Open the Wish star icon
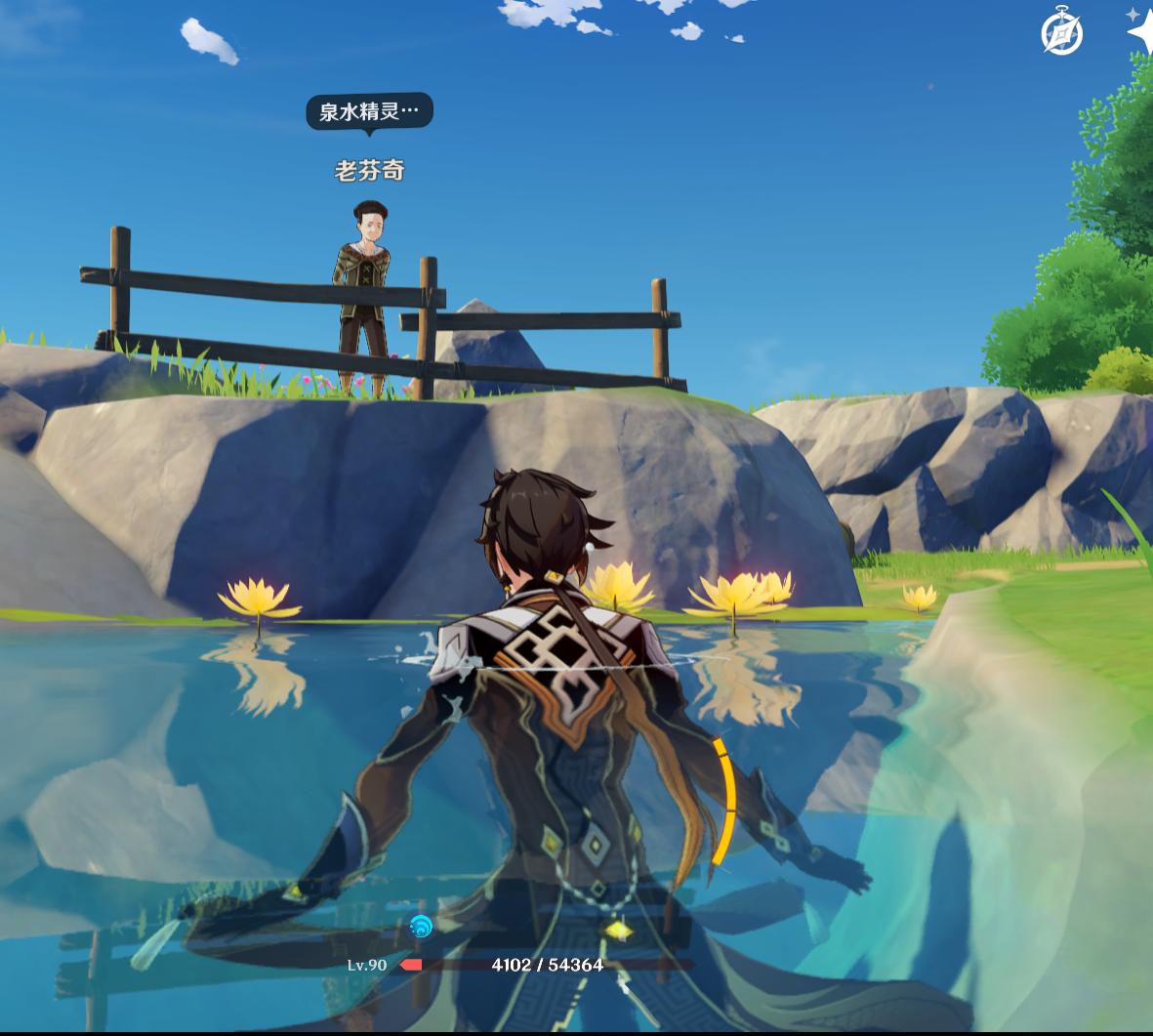 pyautogui.click(x=1140, y=30)
